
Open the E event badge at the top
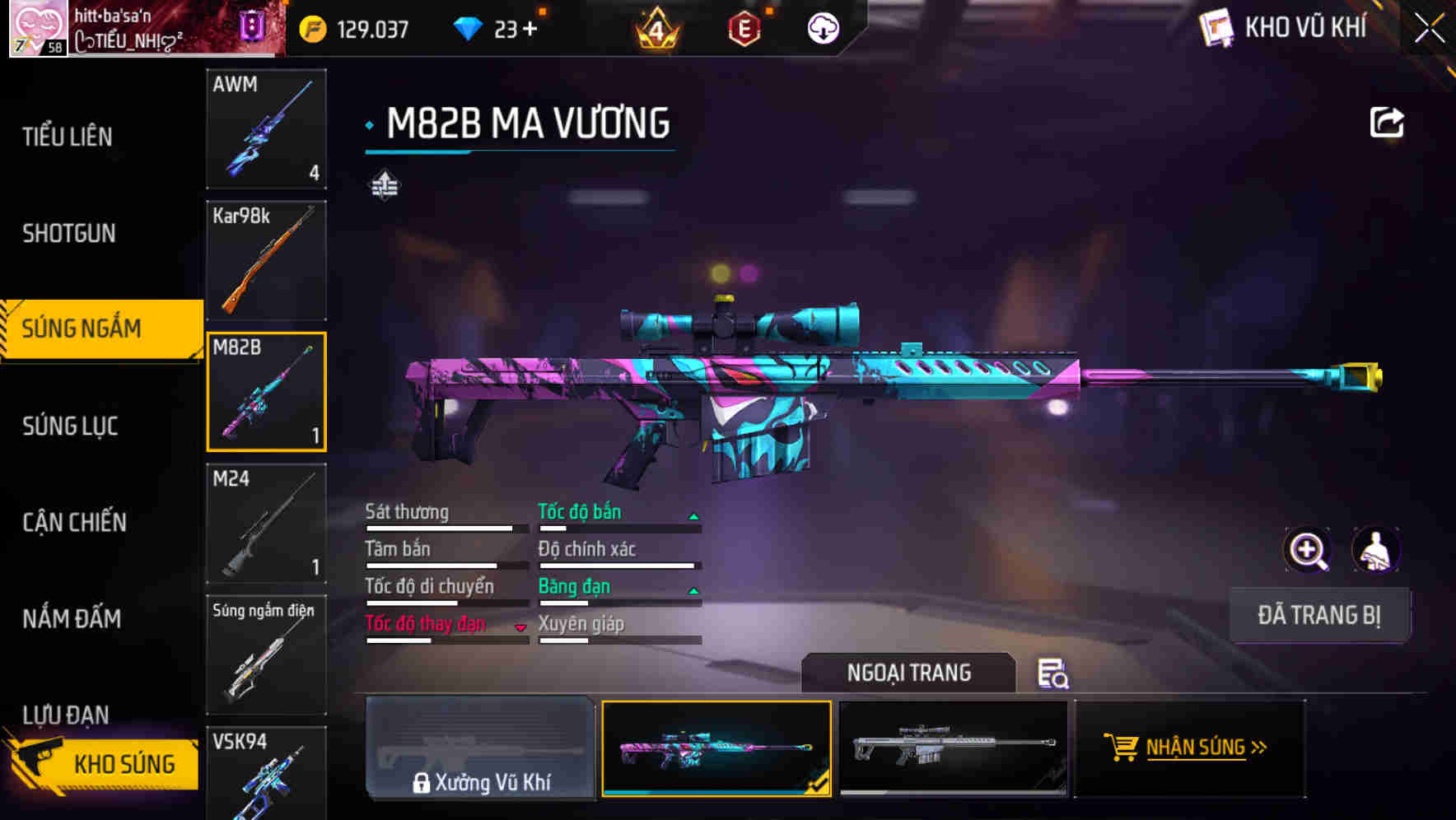745,27
